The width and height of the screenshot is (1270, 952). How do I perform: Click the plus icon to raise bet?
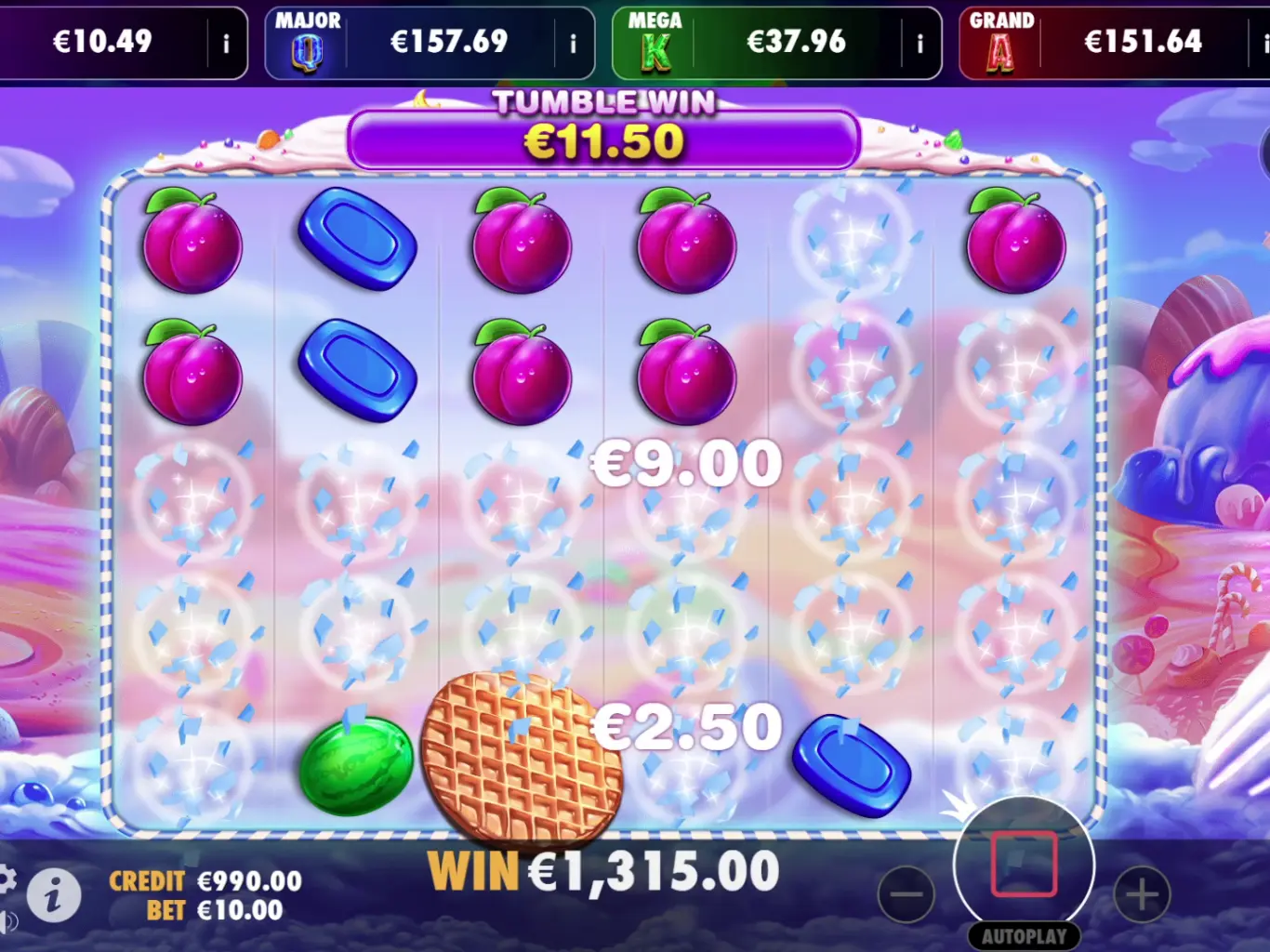[x=1144, y=894]
